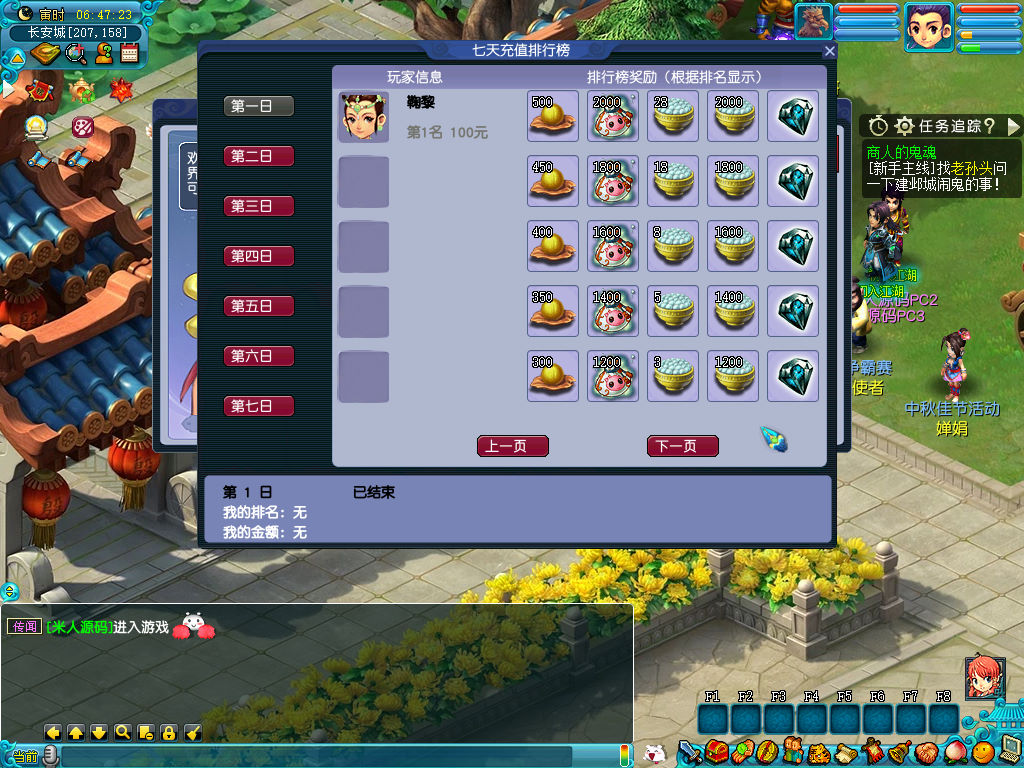Image resolution: width=1024 pixels, height=768 pixels.
Task: Lock the chat window with padlock button
Action: pyautogui.click(x=168, y=732)
